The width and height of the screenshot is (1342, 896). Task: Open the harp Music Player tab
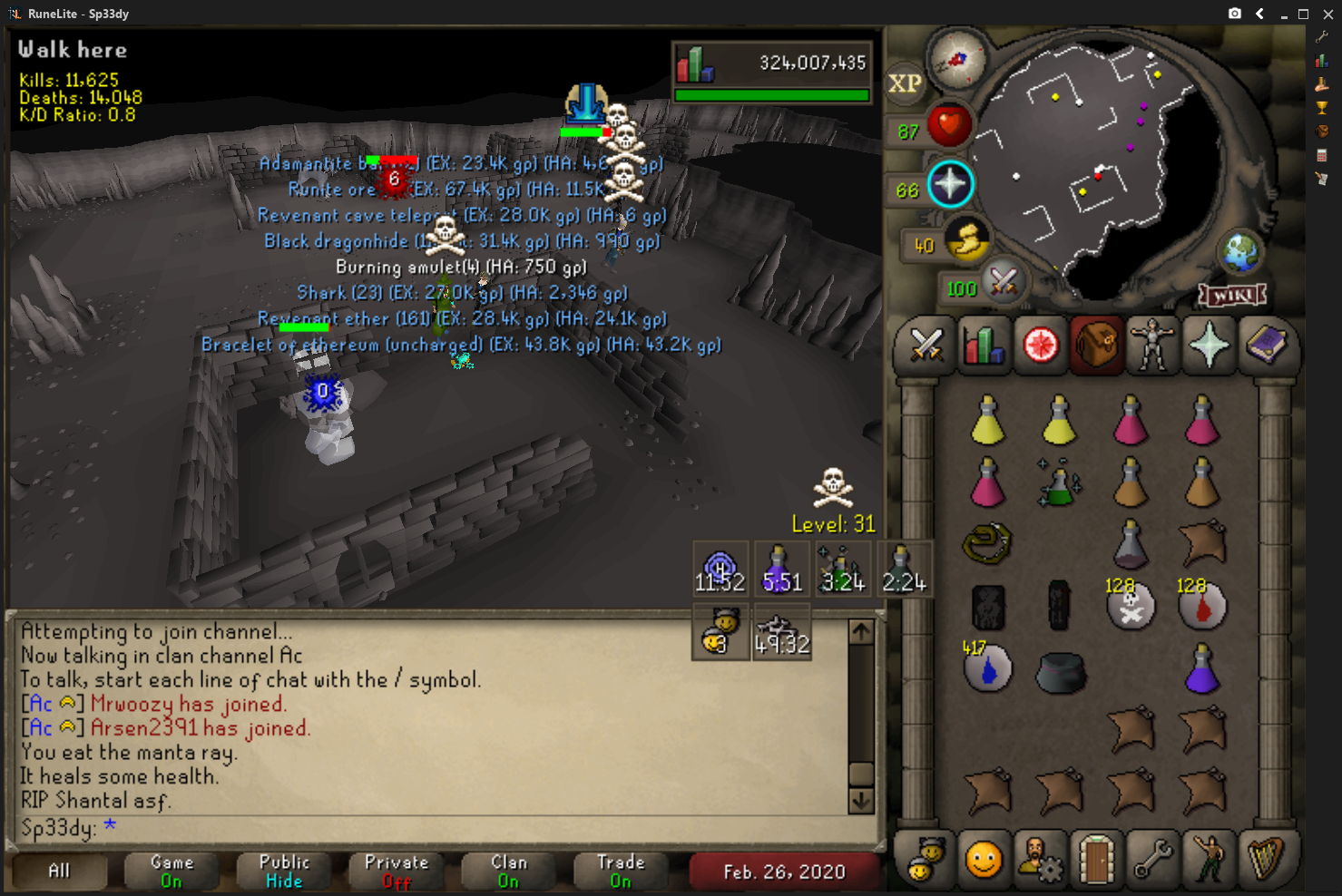pos(1265,859)
